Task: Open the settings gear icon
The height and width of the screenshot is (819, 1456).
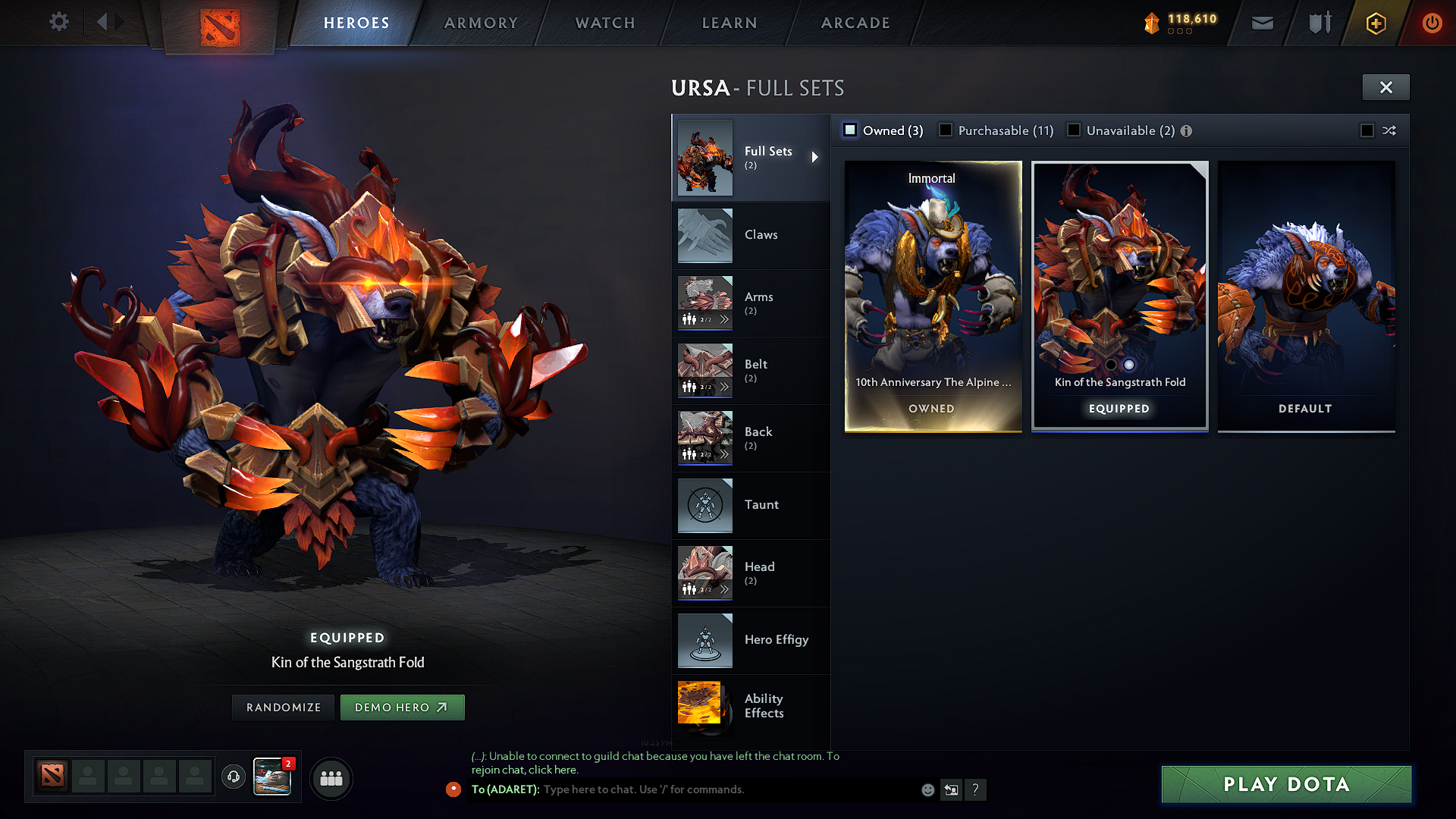Action: pyautogui.click(x=58, y=22)
